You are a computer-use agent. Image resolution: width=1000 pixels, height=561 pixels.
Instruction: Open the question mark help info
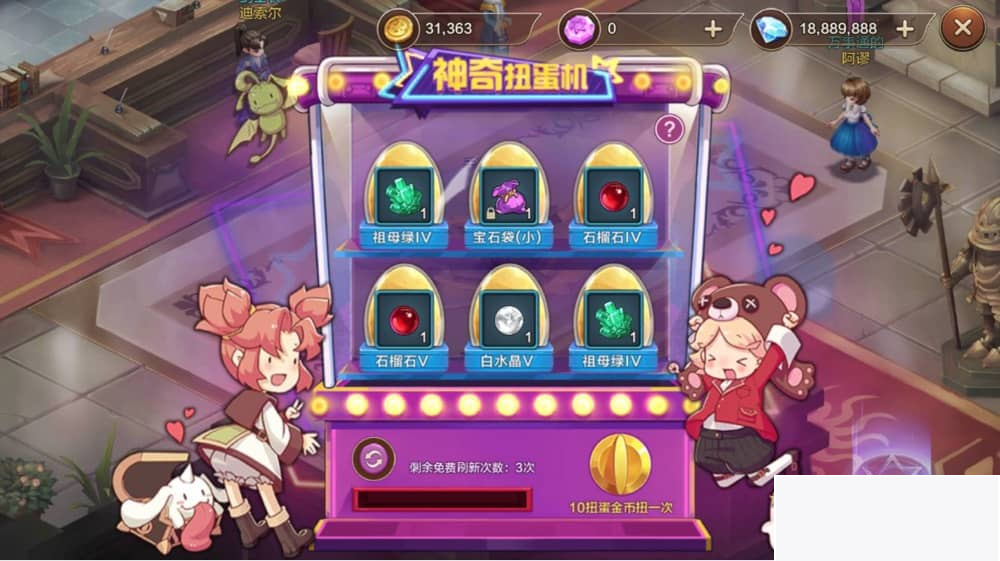669,128
